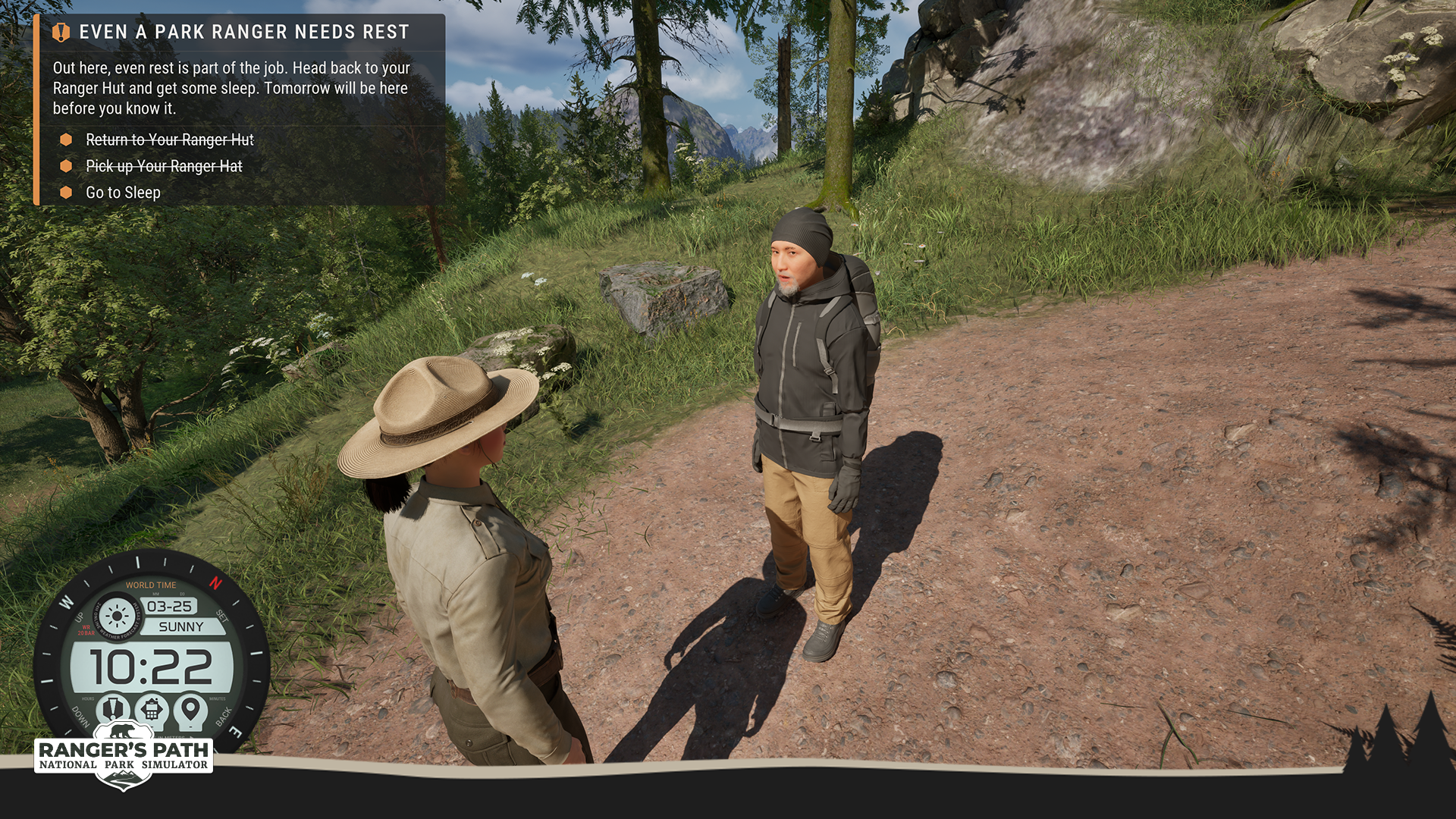Viewport: 1456px width, 819px height.
Task: Select the MINUTES label on the watch
Action: 216,698
